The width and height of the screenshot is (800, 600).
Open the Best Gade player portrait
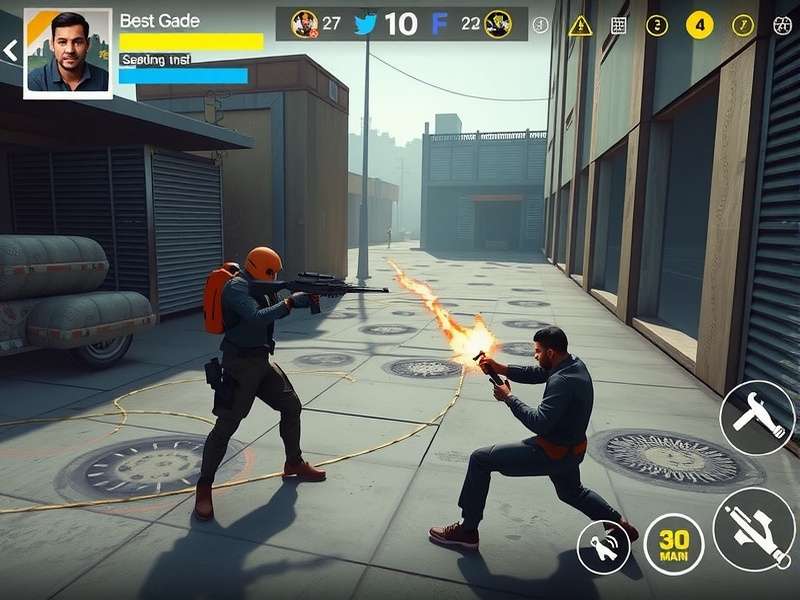67,52
